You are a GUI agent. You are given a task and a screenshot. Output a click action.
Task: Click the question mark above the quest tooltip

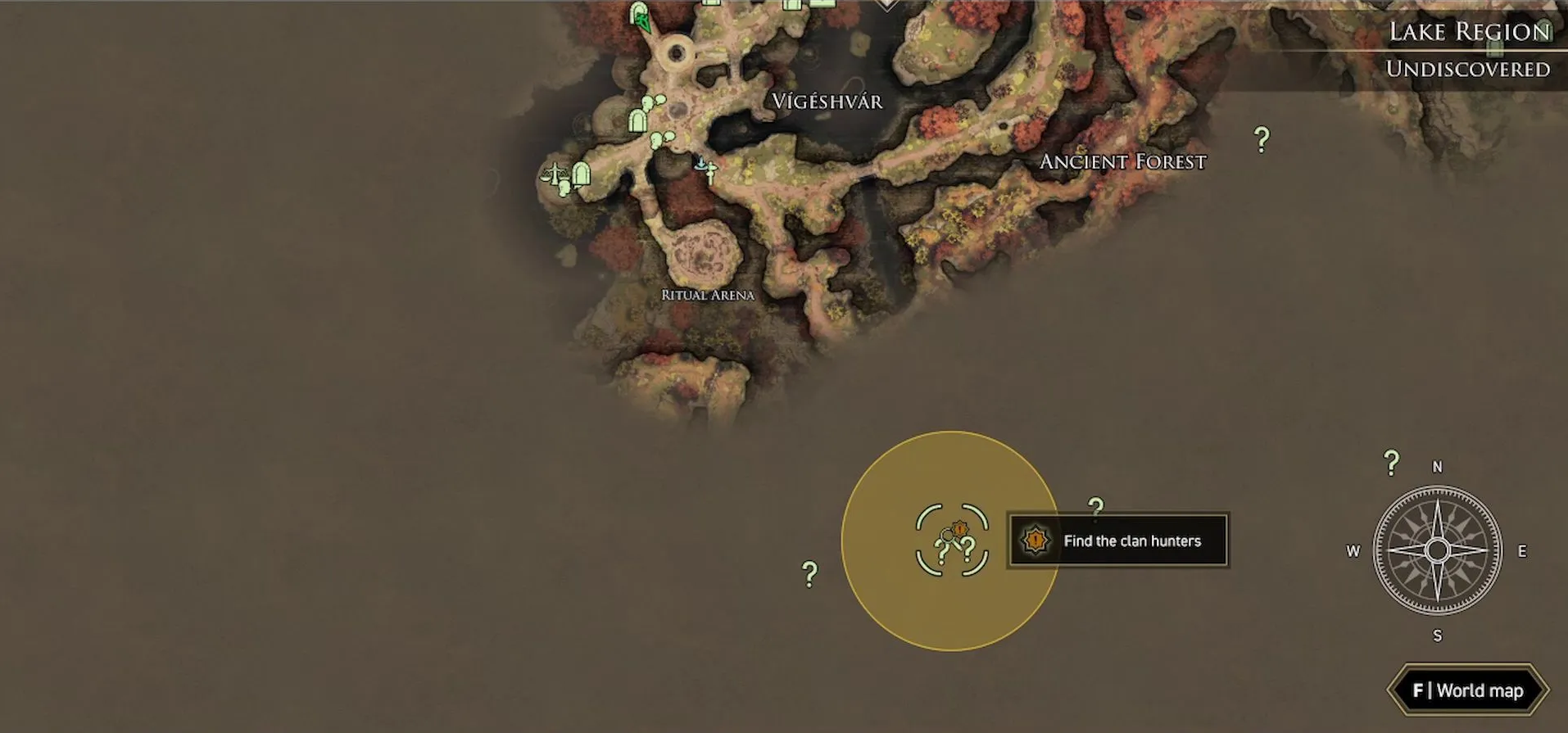(x=1096, y=506)
